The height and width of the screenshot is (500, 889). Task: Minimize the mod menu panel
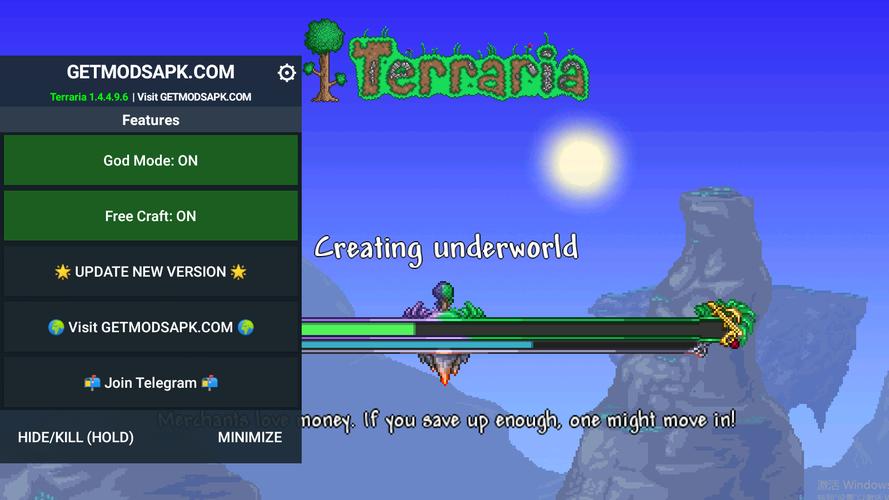[250, 437]
